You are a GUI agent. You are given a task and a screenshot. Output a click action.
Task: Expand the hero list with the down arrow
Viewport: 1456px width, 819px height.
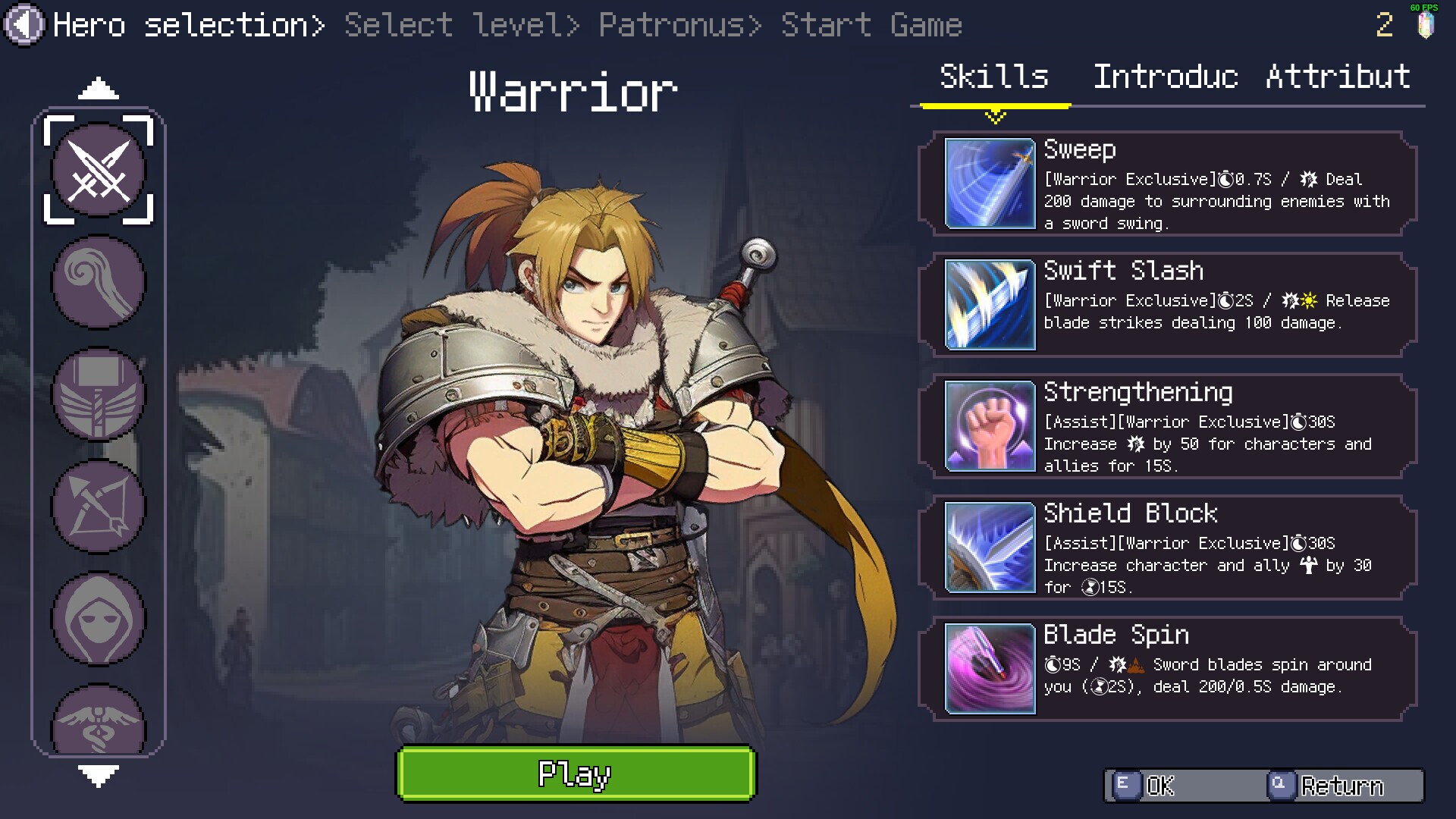(98, 774)
